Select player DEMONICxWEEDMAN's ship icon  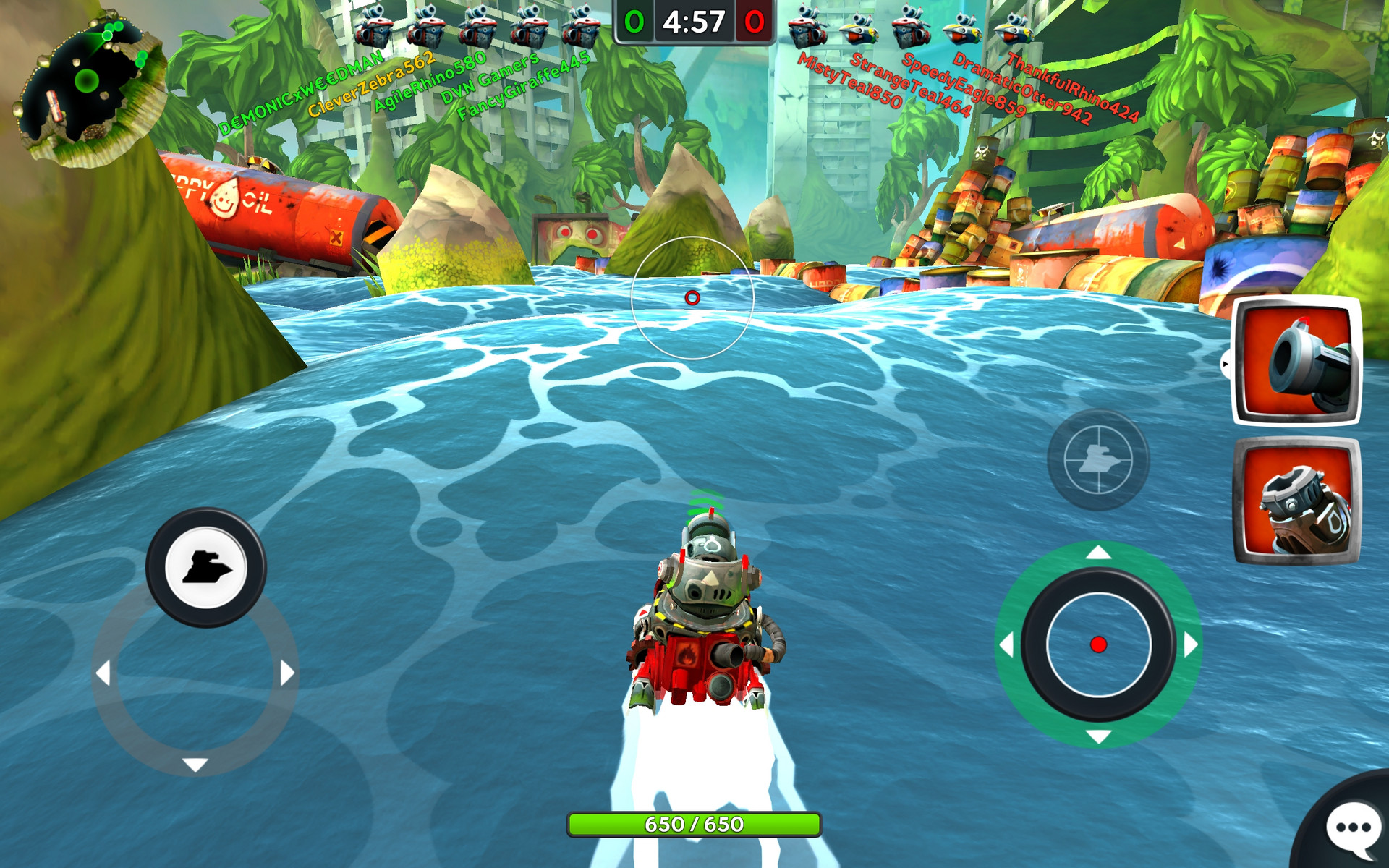[373, 27]
